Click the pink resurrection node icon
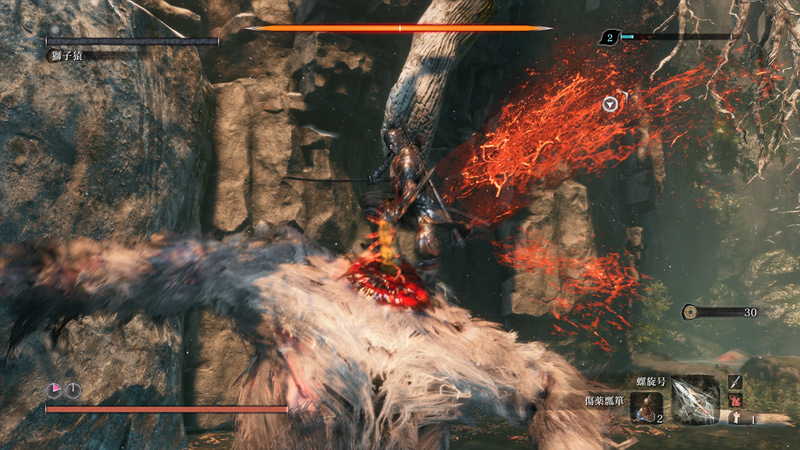The image size is (800, 450). 53,390
